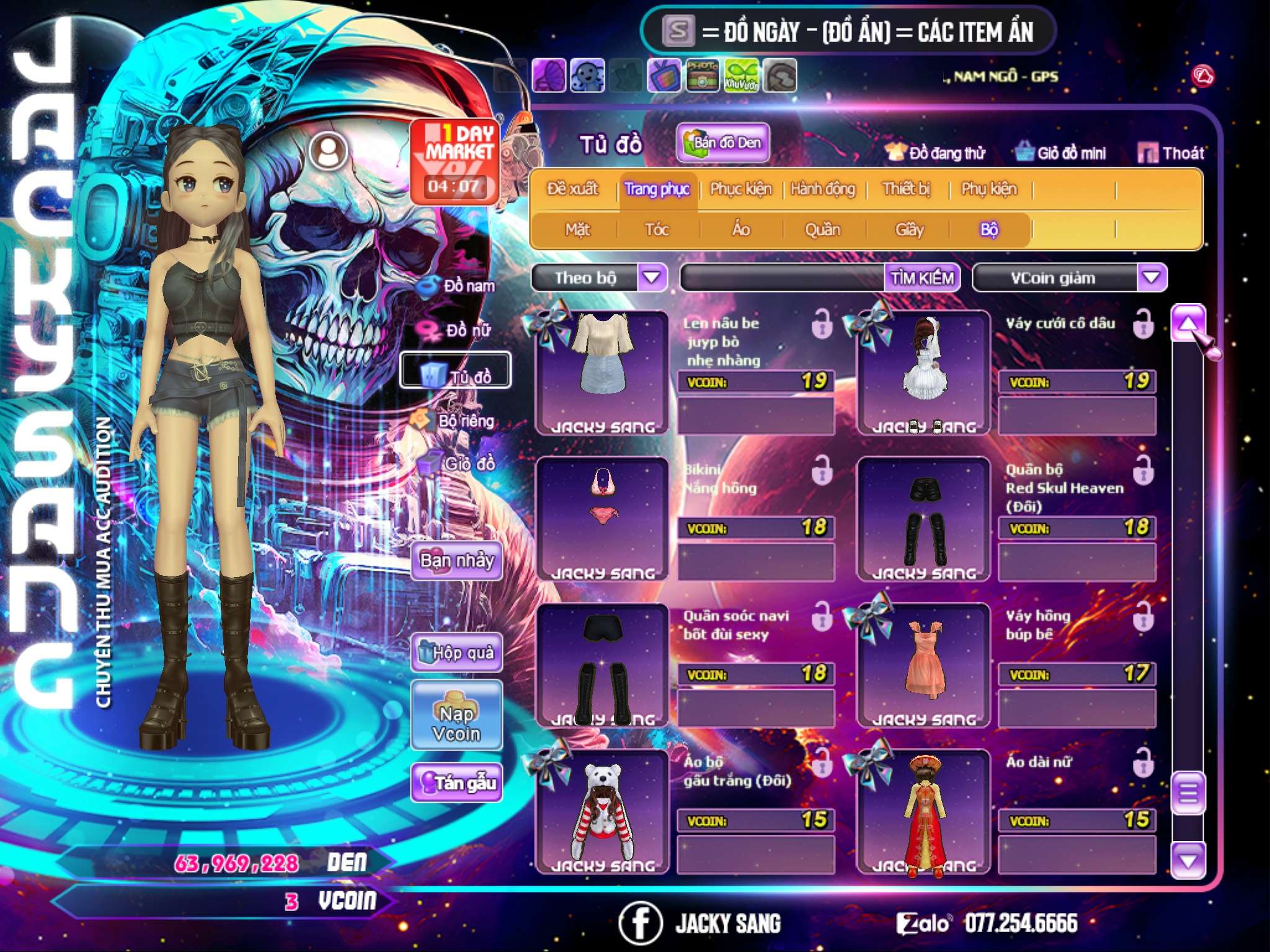Click the Tán gẫu chat button
1270x952 pixels.
456,783
